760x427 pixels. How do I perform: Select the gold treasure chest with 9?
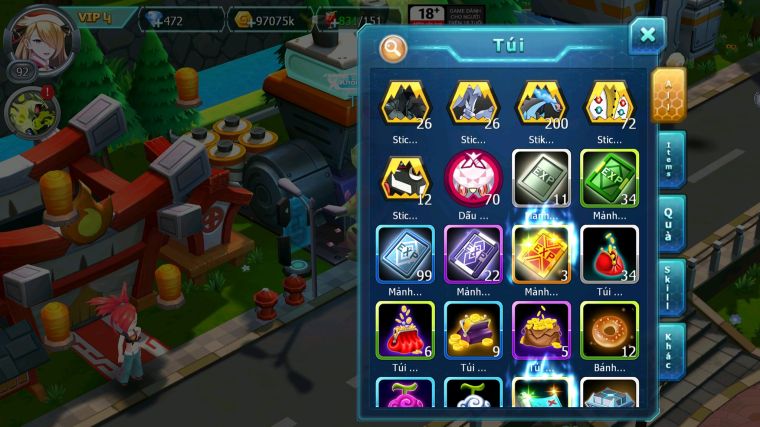[473, 329]
